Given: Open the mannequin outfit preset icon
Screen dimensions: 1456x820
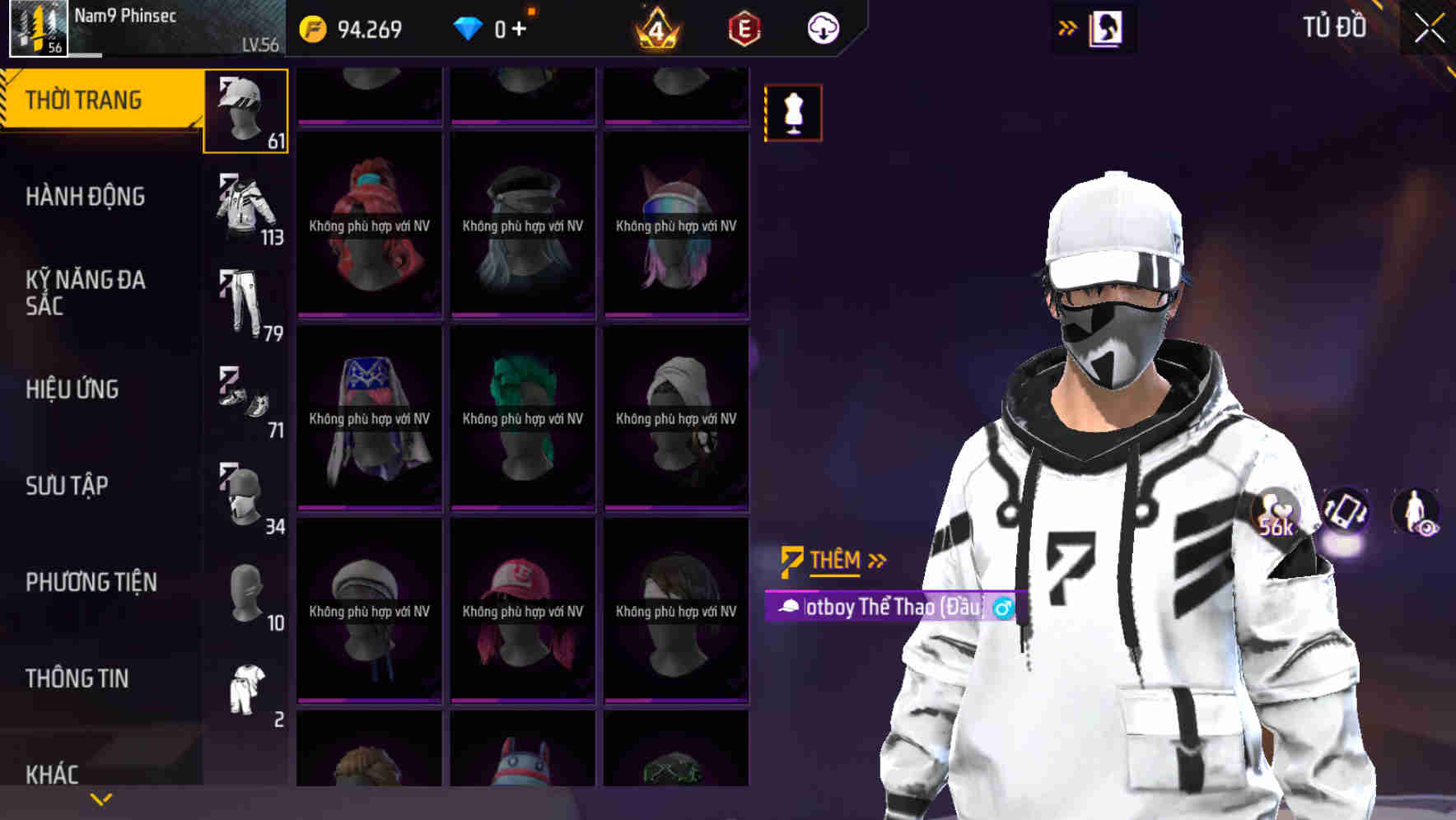Looking at the screenshot, I should (x=793, y=112).
